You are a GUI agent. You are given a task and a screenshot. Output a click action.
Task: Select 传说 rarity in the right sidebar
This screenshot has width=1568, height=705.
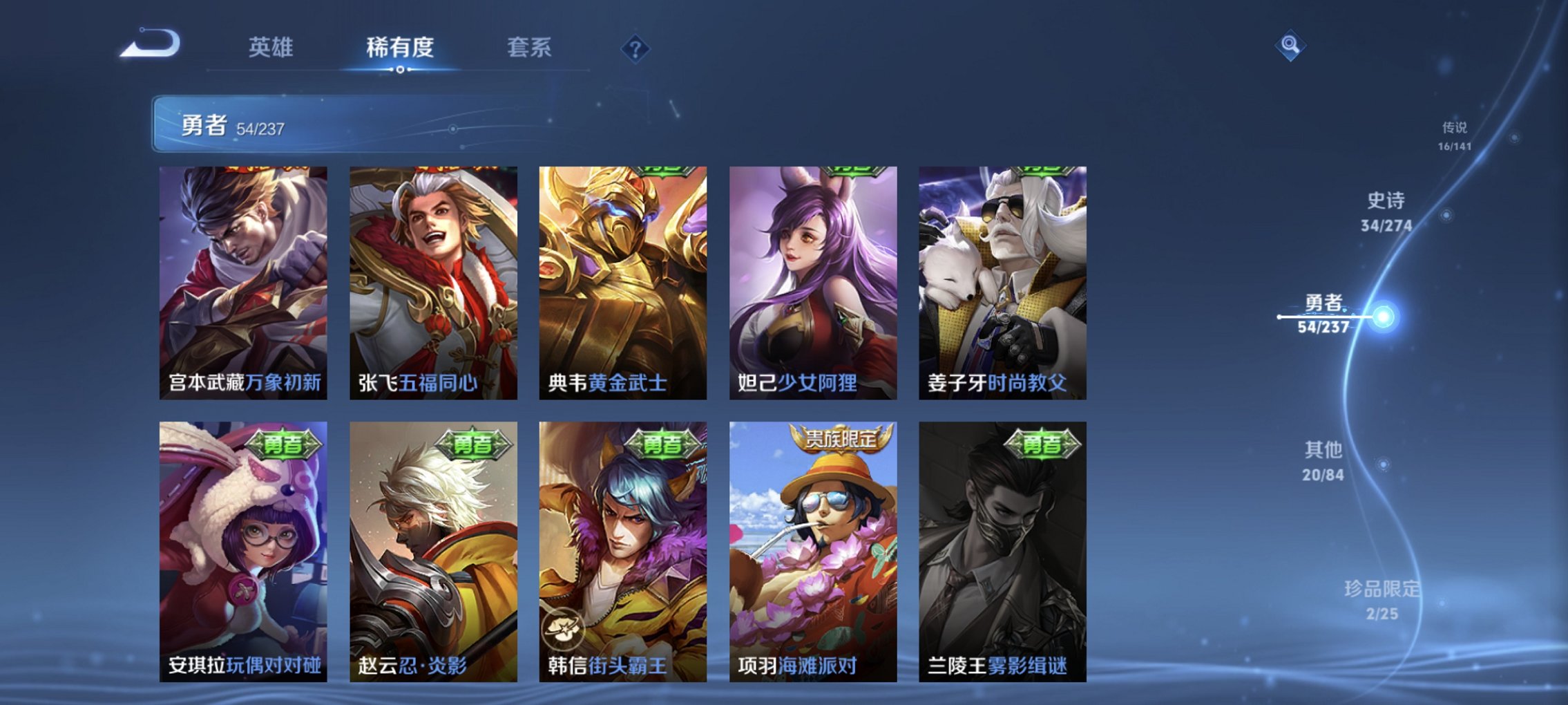1453,135
